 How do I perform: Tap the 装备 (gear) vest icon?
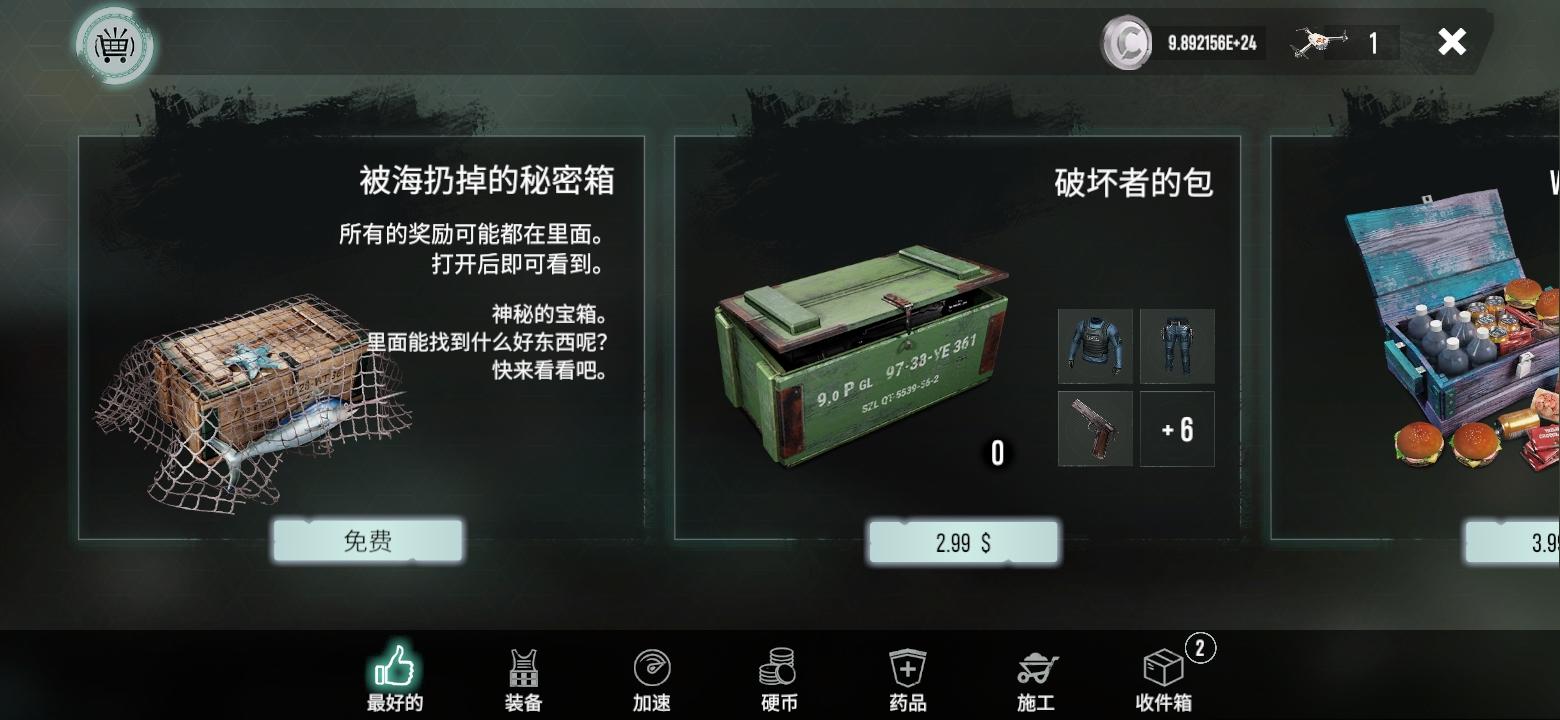pos(523,665)
